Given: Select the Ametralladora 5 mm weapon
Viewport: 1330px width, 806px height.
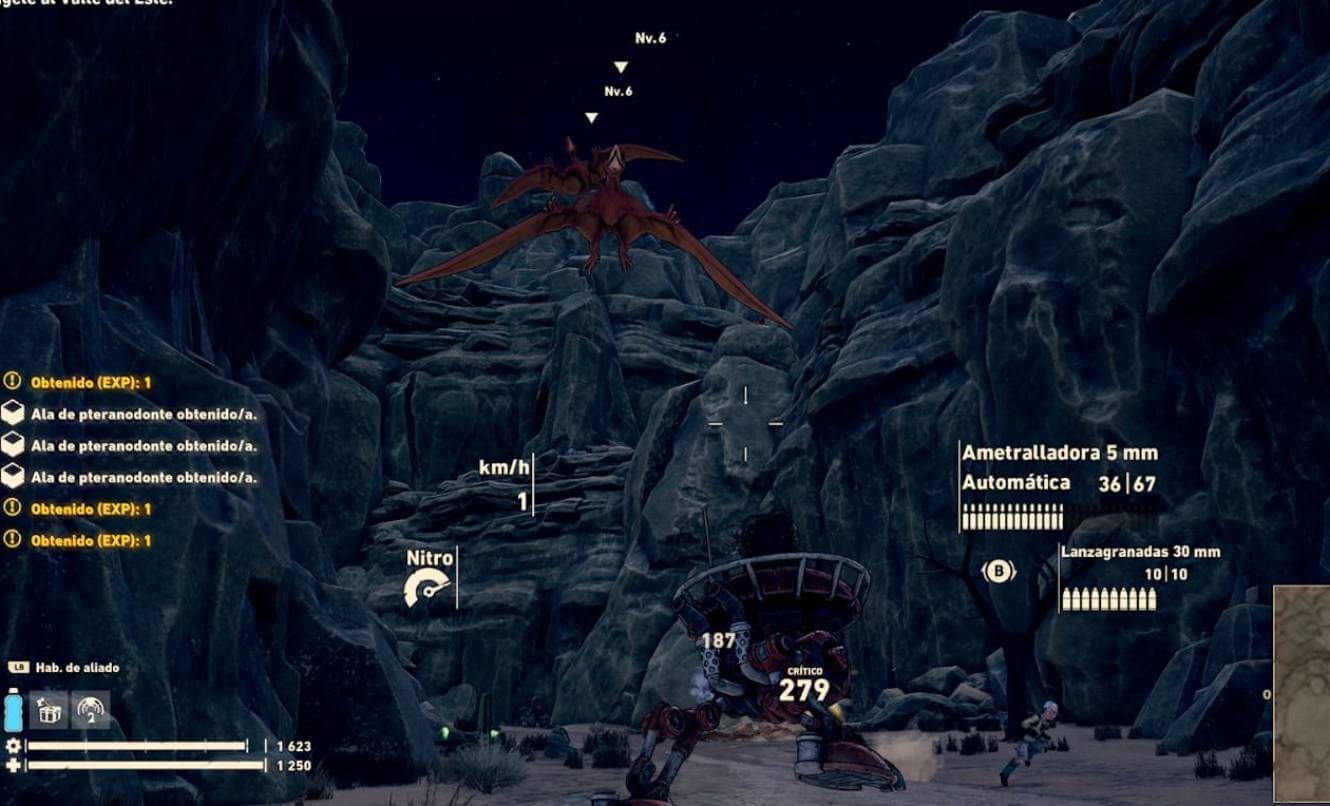Looking at the screenshot, I should point(1058,453).
